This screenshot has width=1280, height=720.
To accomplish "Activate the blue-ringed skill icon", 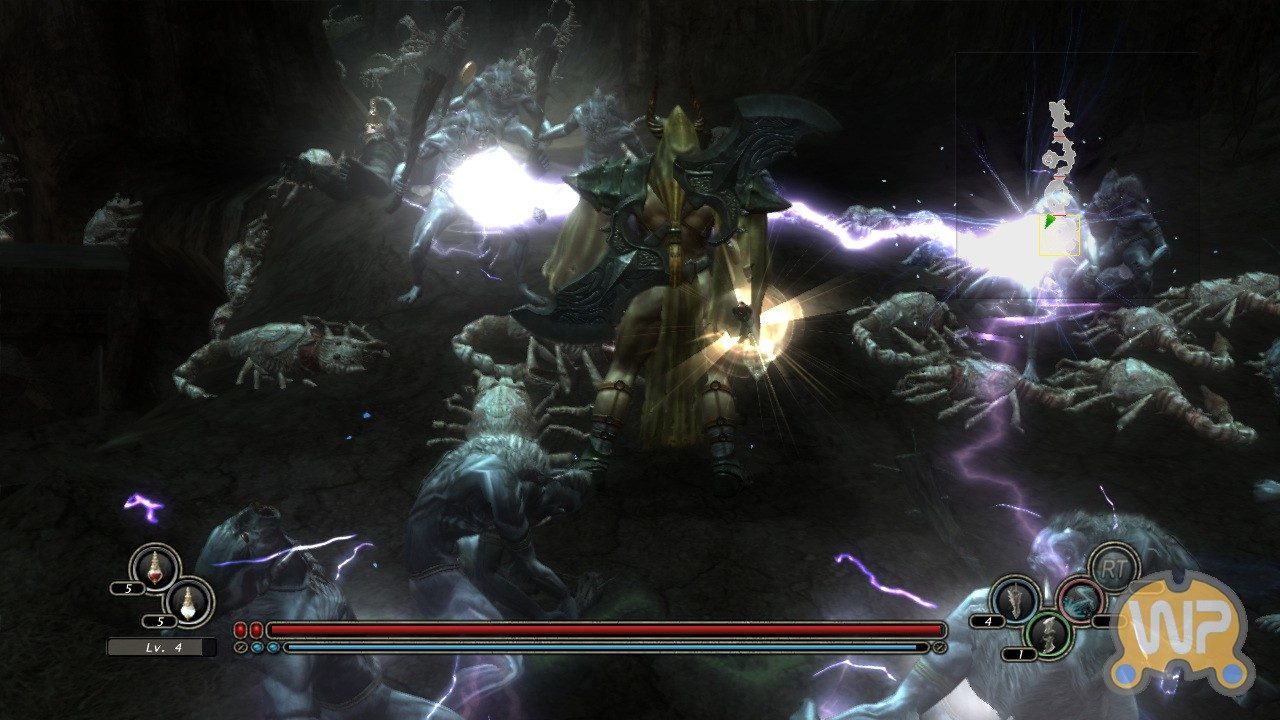I will click(1014, 599).
